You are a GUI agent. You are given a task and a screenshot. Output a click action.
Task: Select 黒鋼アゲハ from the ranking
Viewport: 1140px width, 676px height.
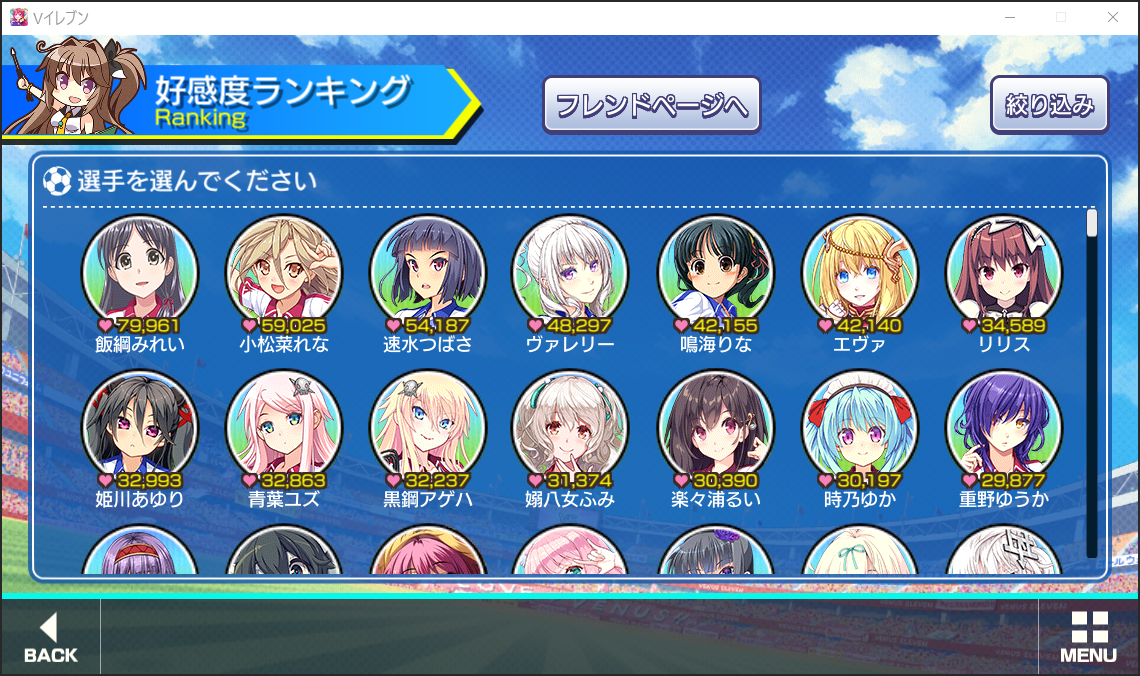tap(428, 426)
